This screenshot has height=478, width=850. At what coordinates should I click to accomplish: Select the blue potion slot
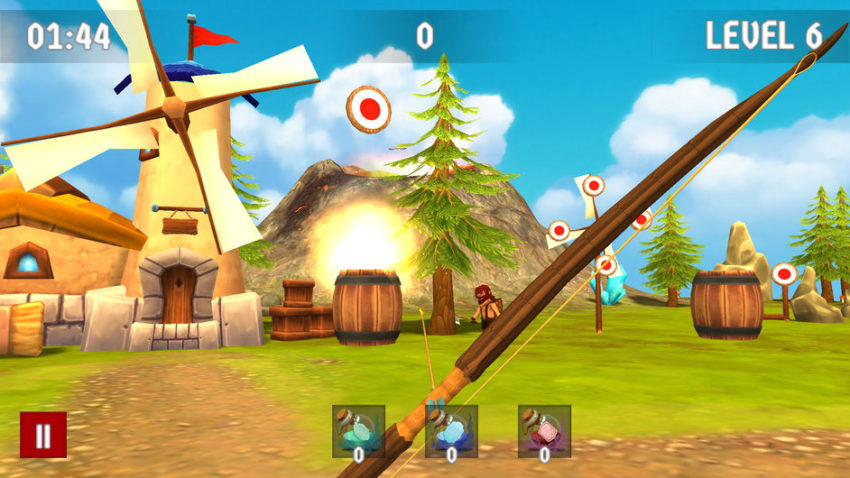tap(451, 431)
